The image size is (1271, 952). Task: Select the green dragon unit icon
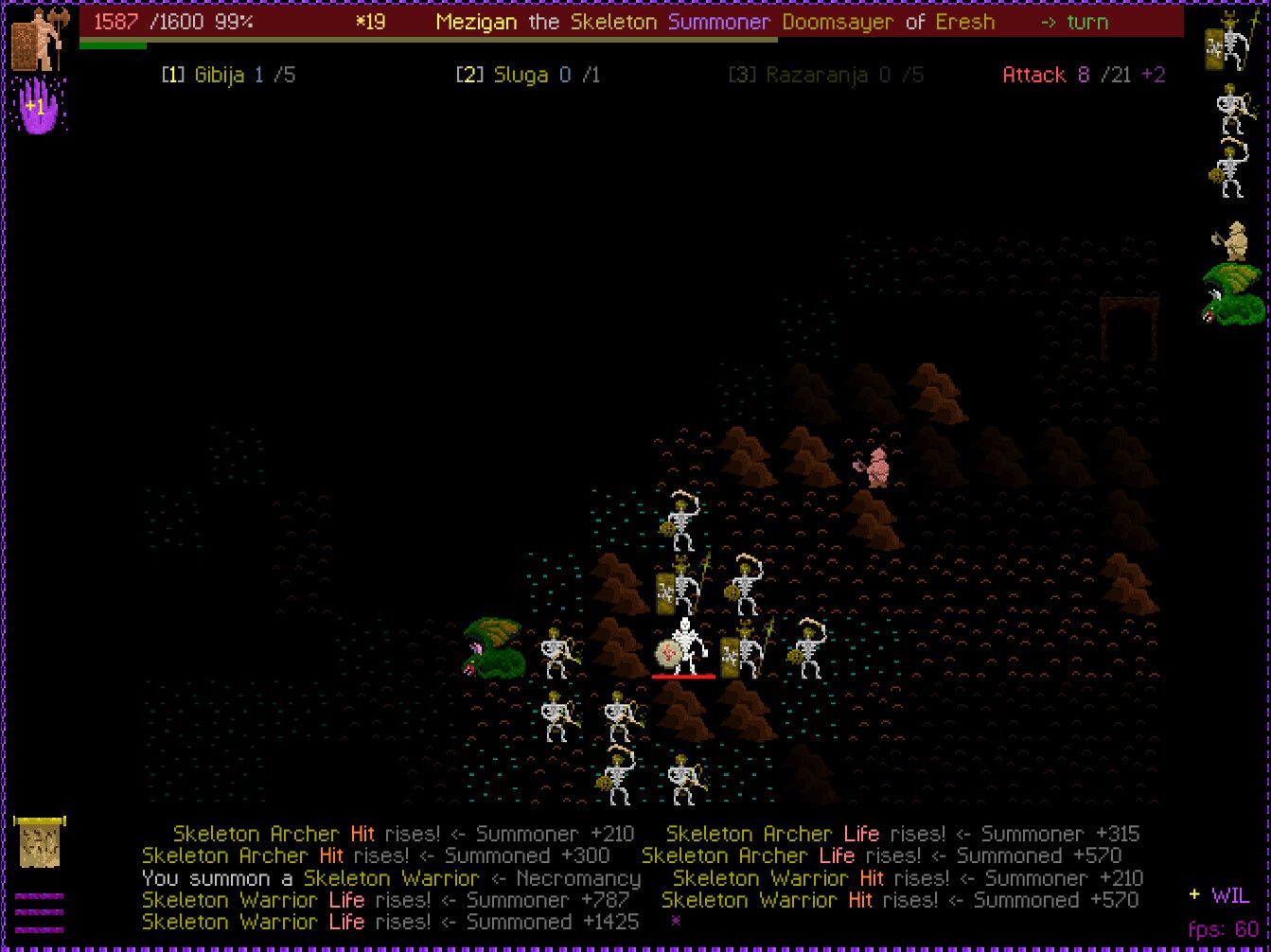(x=1230, y=293)
